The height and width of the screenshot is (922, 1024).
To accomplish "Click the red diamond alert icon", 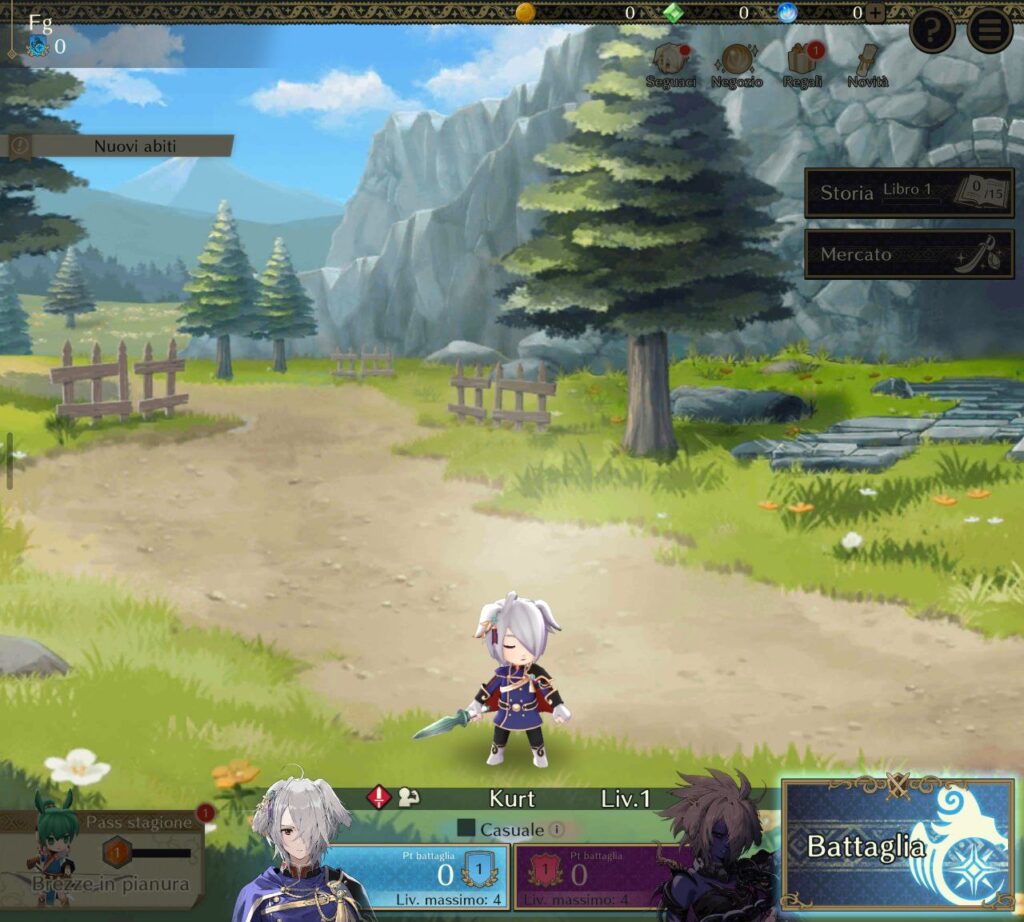I will click(x=379, y=797).
